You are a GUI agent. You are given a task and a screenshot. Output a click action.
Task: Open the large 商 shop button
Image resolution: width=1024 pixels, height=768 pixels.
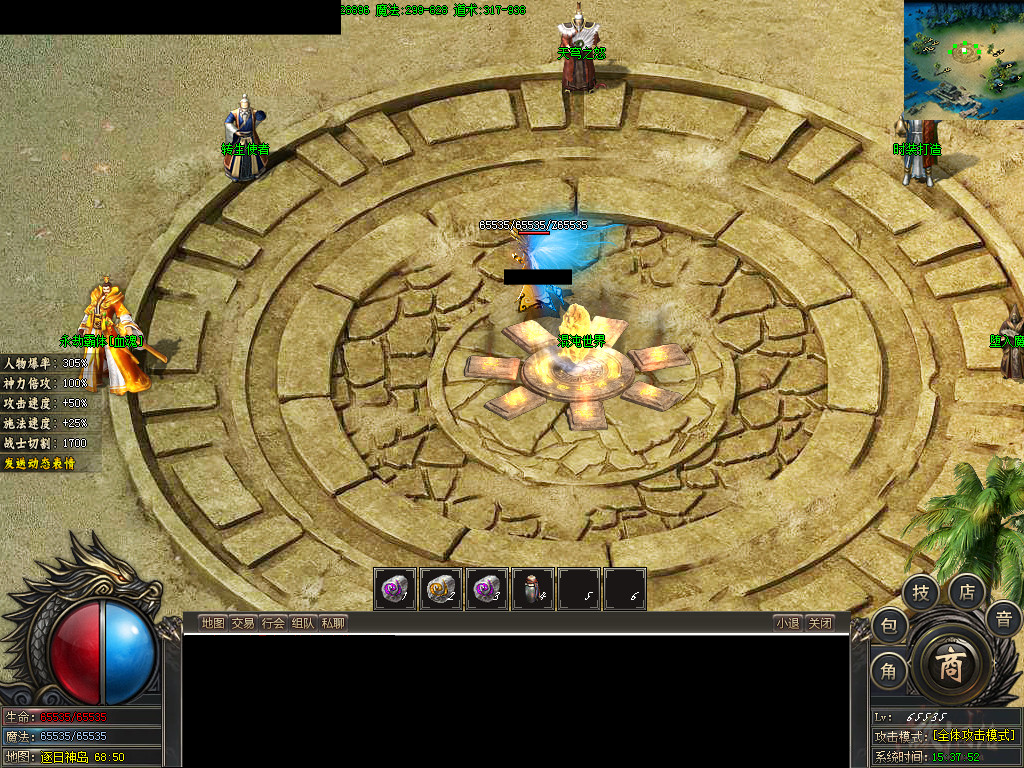click(x=949, y=667)
